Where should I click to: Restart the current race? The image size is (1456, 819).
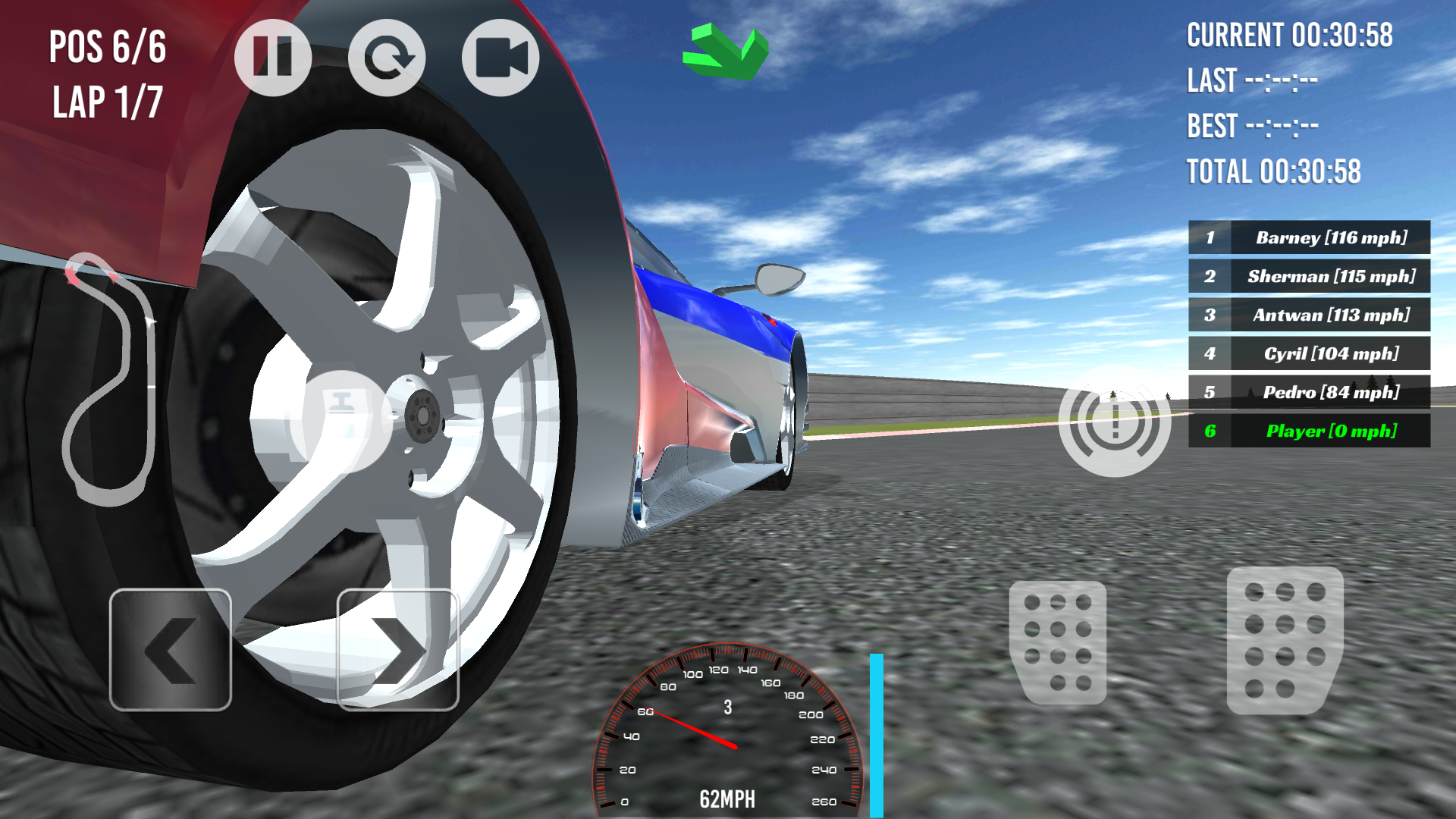pyautogui.click(x=388, y=57)
